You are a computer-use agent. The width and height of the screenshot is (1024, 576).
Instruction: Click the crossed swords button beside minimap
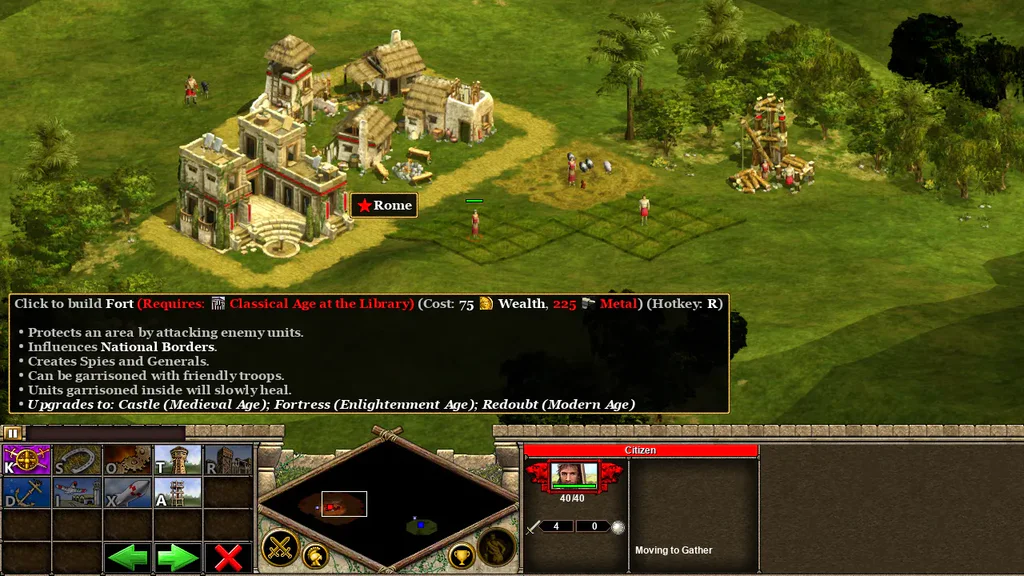click(280, 548)
